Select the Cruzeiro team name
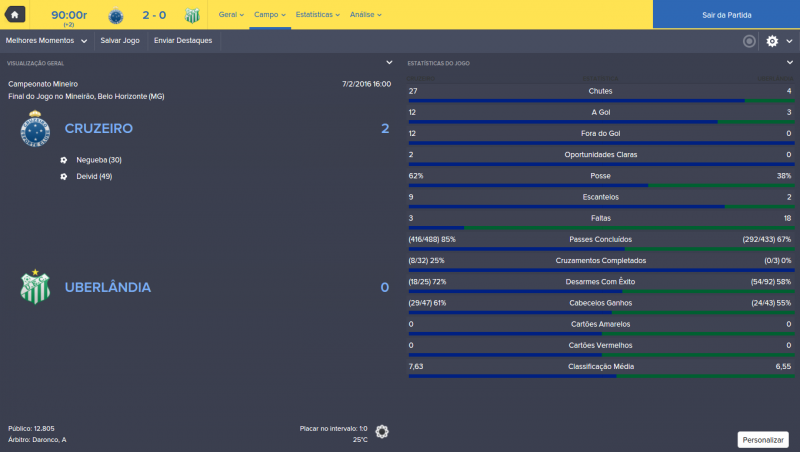The width and height of the screenshot is (800, 452). coord(98,129)
